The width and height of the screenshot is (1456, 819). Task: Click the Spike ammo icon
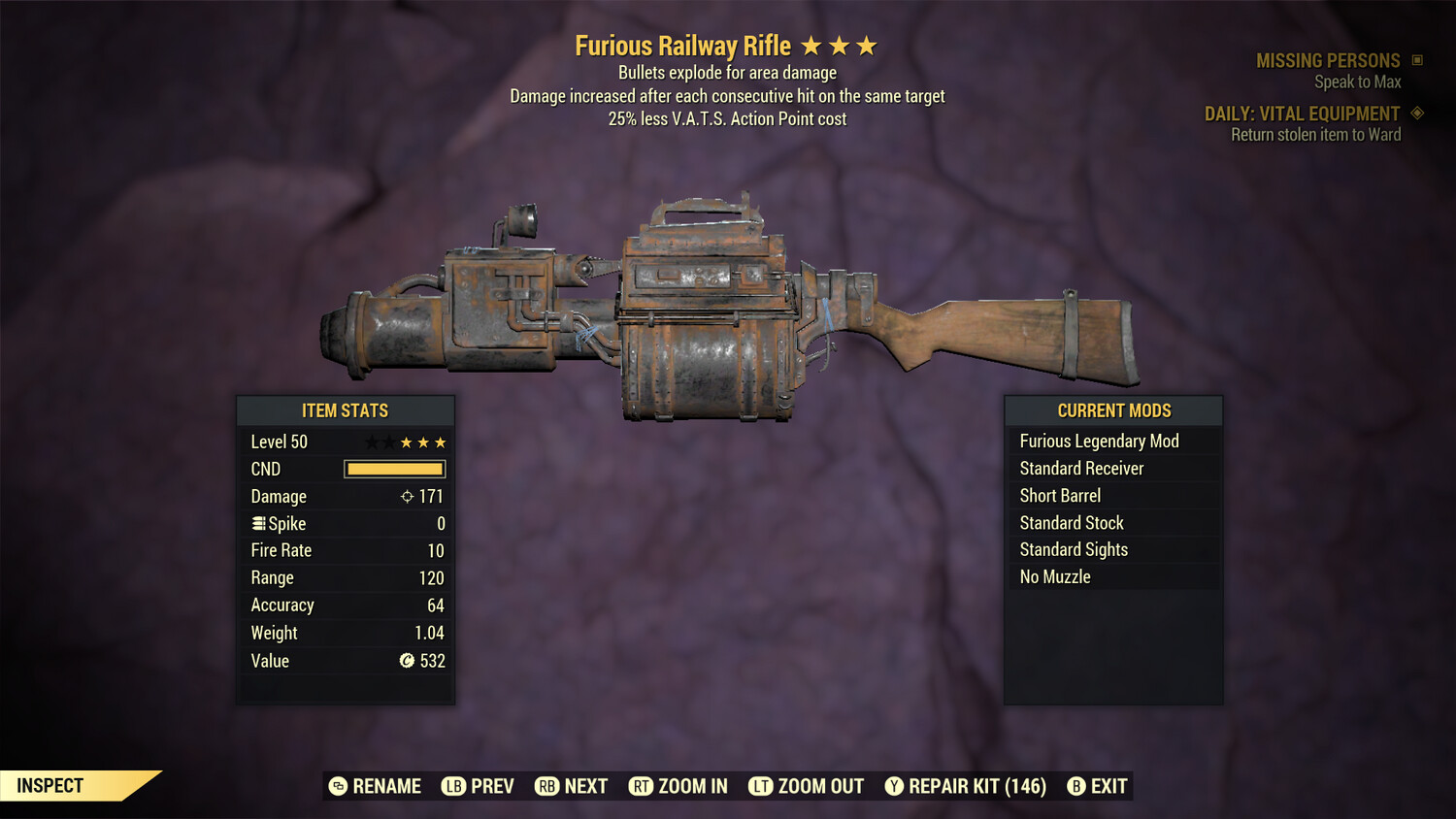257,523
